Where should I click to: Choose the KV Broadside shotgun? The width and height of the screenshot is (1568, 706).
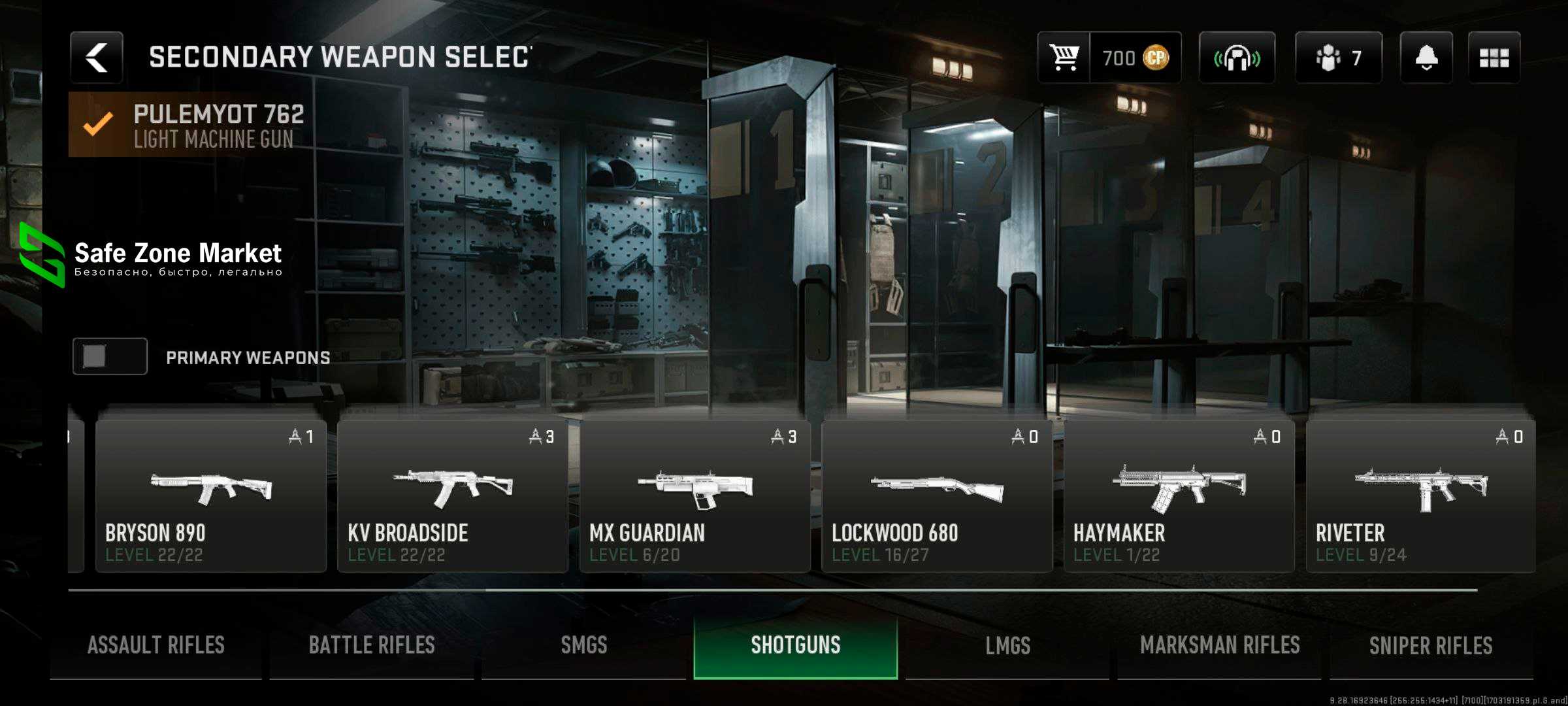coord(452,497)
